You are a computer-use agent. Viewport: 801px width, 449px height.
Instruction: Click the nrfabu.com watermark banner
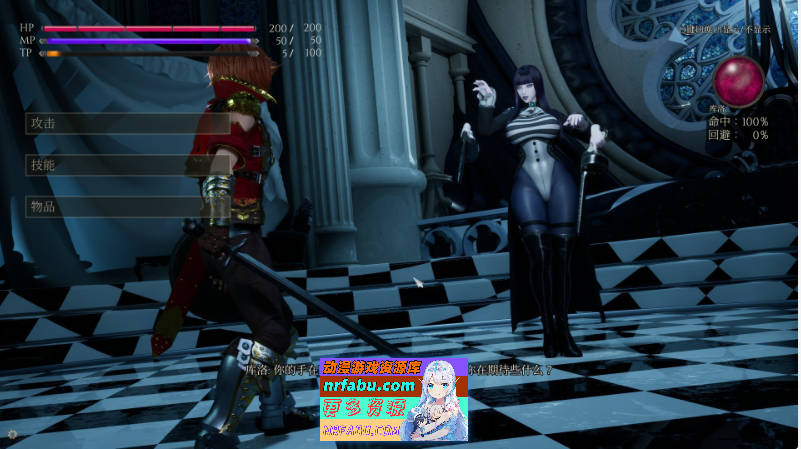click(393, 399)
